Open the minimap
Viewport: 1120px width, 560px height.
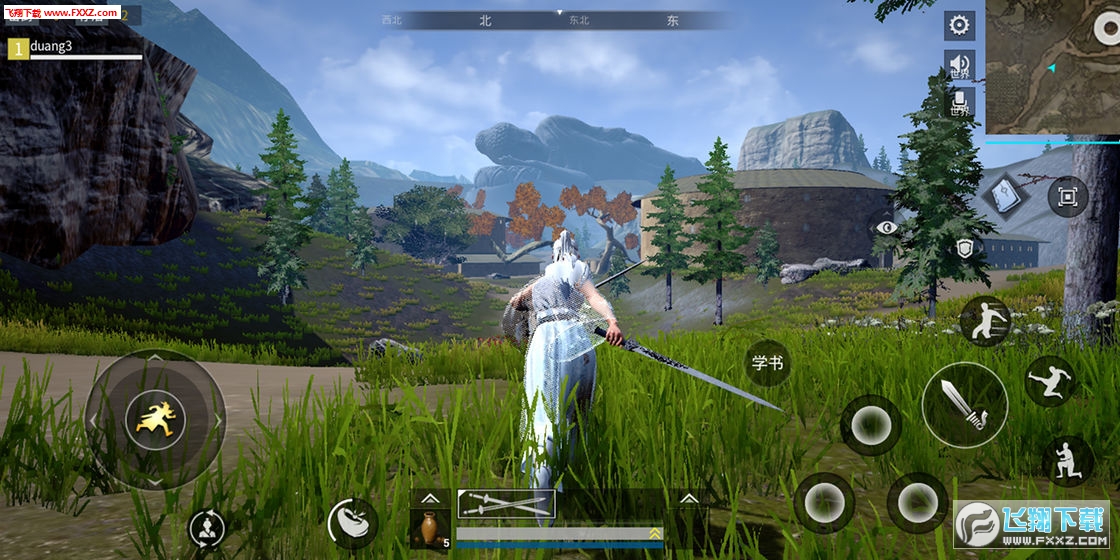[x=1052, y=67]
